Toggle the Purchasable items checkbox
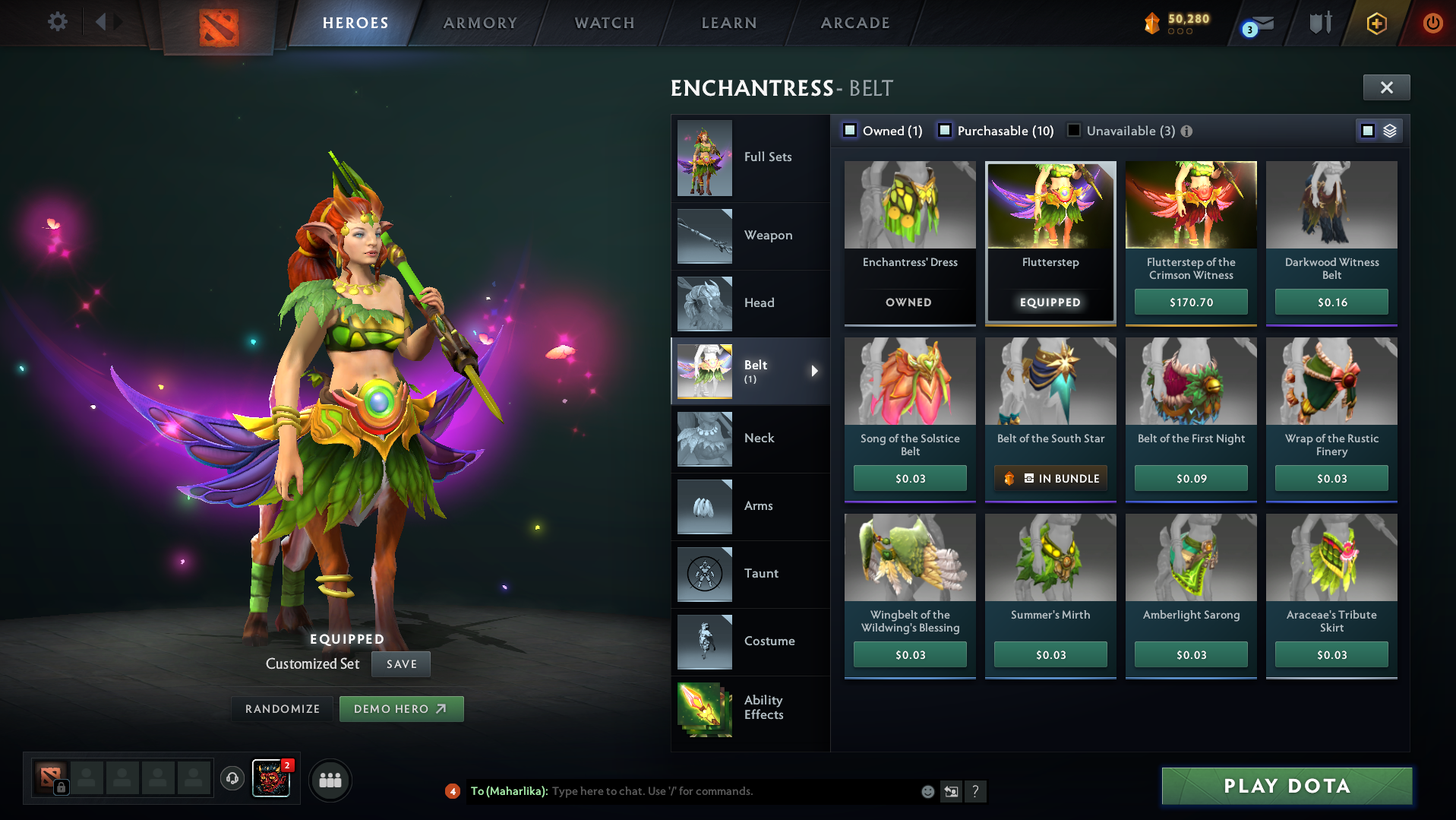Screen dimensions: 1456x820 [x=946, y=130]
